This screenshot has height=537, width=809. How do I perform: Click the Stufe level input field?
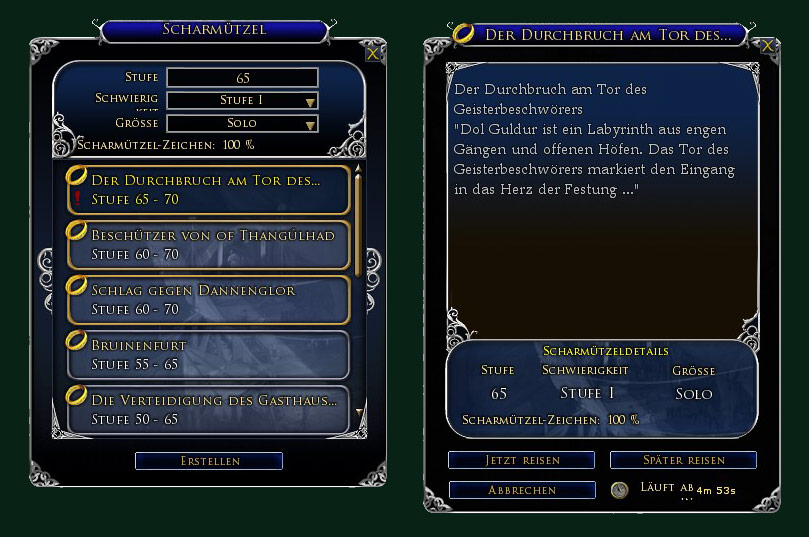pyautogui.click(x=242, y=78)
